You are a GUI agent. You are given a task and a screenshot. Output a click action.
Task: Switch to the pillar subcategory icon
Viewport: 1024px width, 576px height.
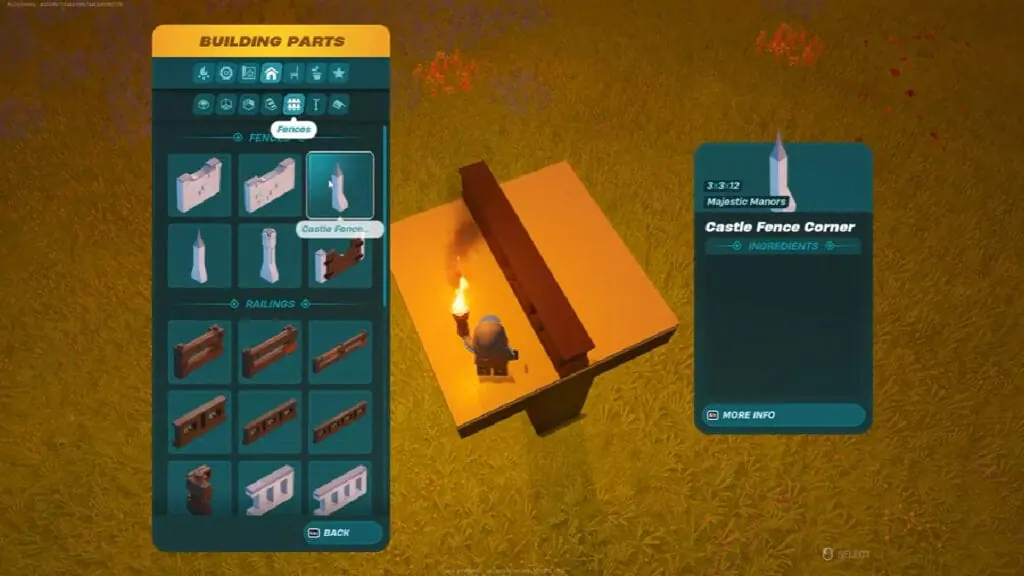[x=316, y=104]
